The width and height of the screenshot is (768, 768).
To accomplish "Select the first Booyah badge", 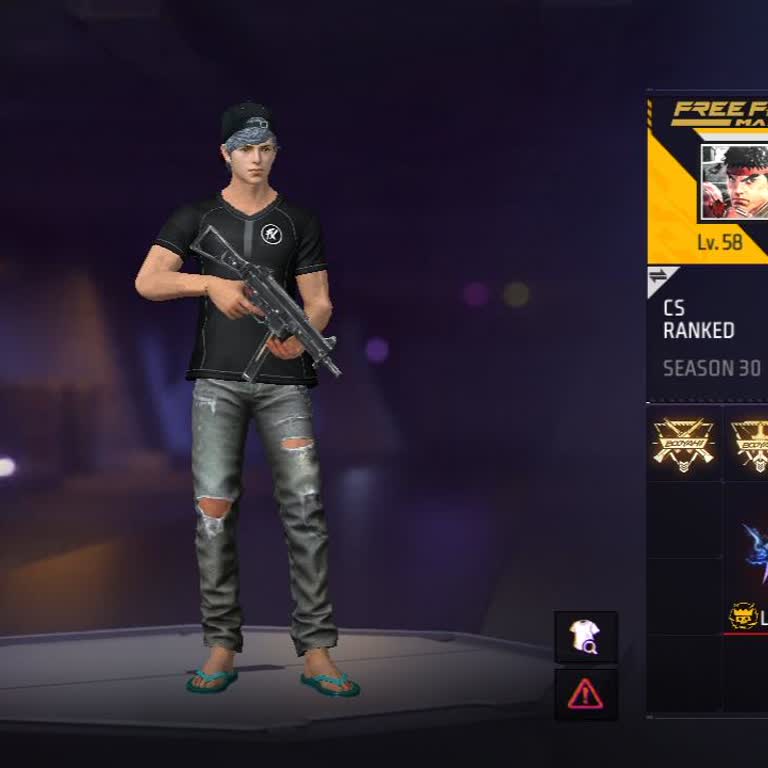I will click(683, 442).
